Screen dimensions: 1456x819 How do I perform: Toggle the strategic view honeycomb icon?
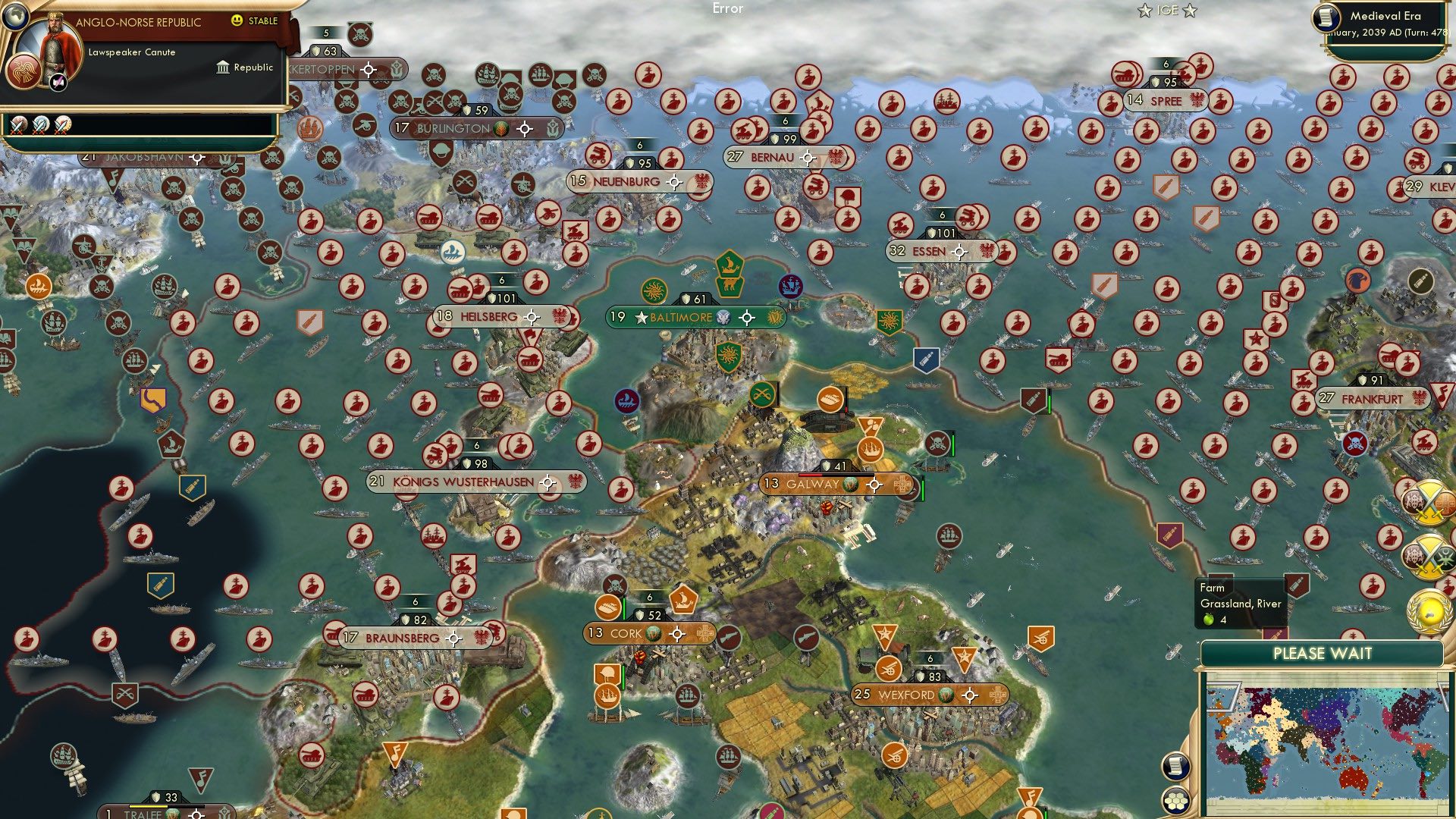click(x=1175, y=802)
